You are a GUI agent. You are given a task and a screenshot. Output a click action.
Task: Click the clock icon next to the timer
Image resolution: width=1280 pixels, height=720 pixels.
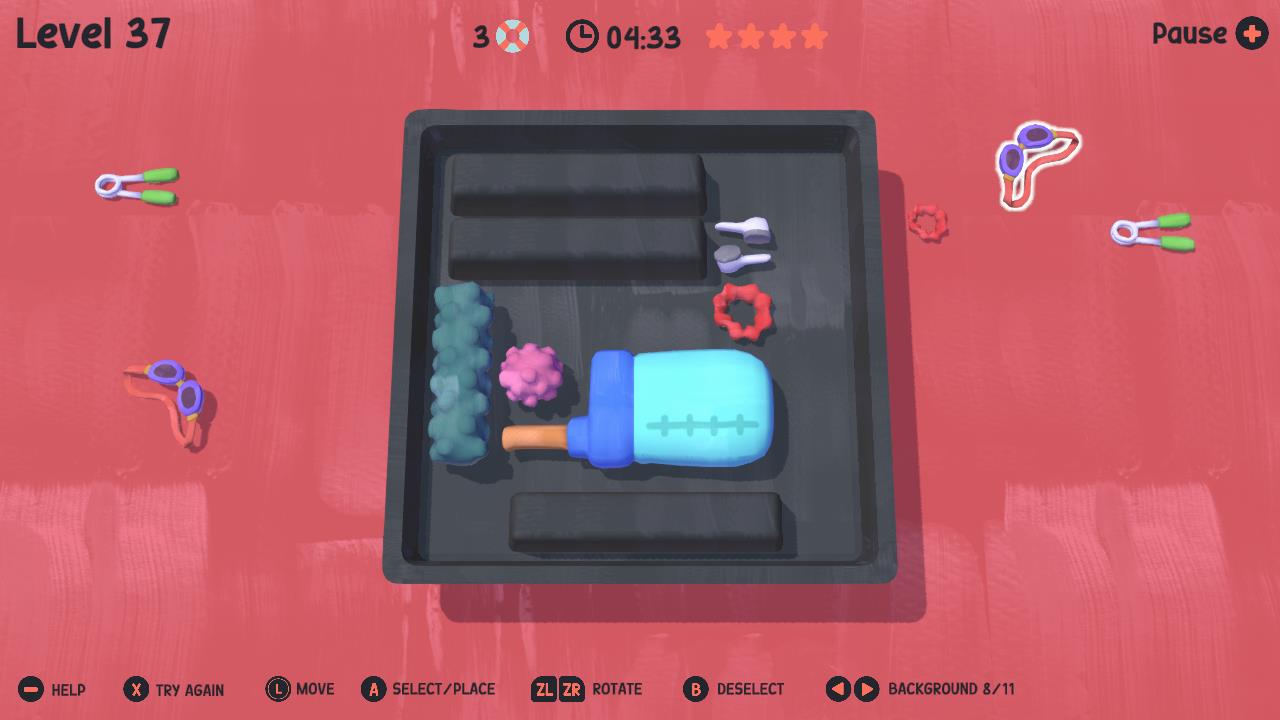585,36
